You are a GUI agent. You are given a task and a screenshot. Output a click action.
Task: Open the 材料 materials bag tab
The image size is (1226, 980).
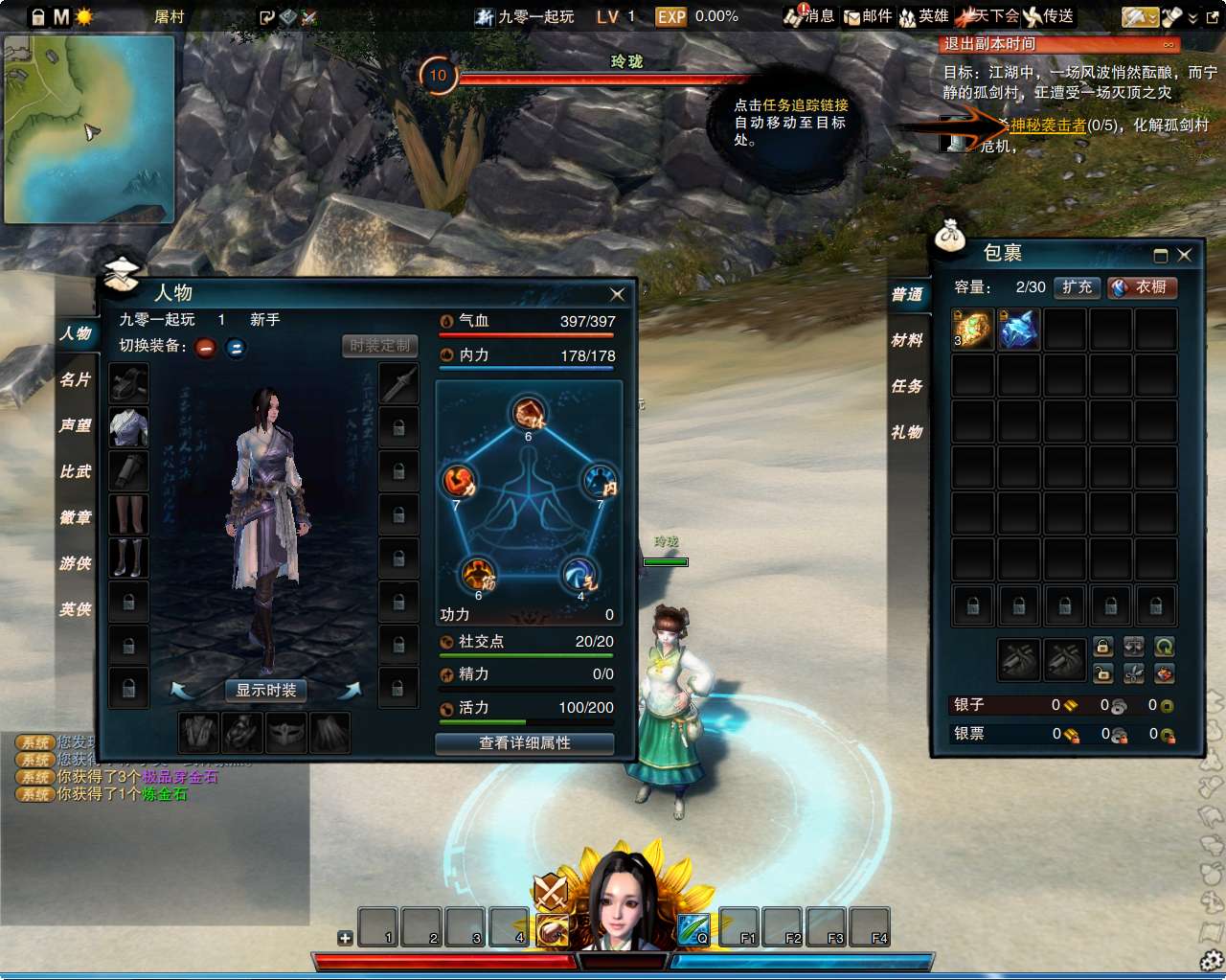(907, 340)
